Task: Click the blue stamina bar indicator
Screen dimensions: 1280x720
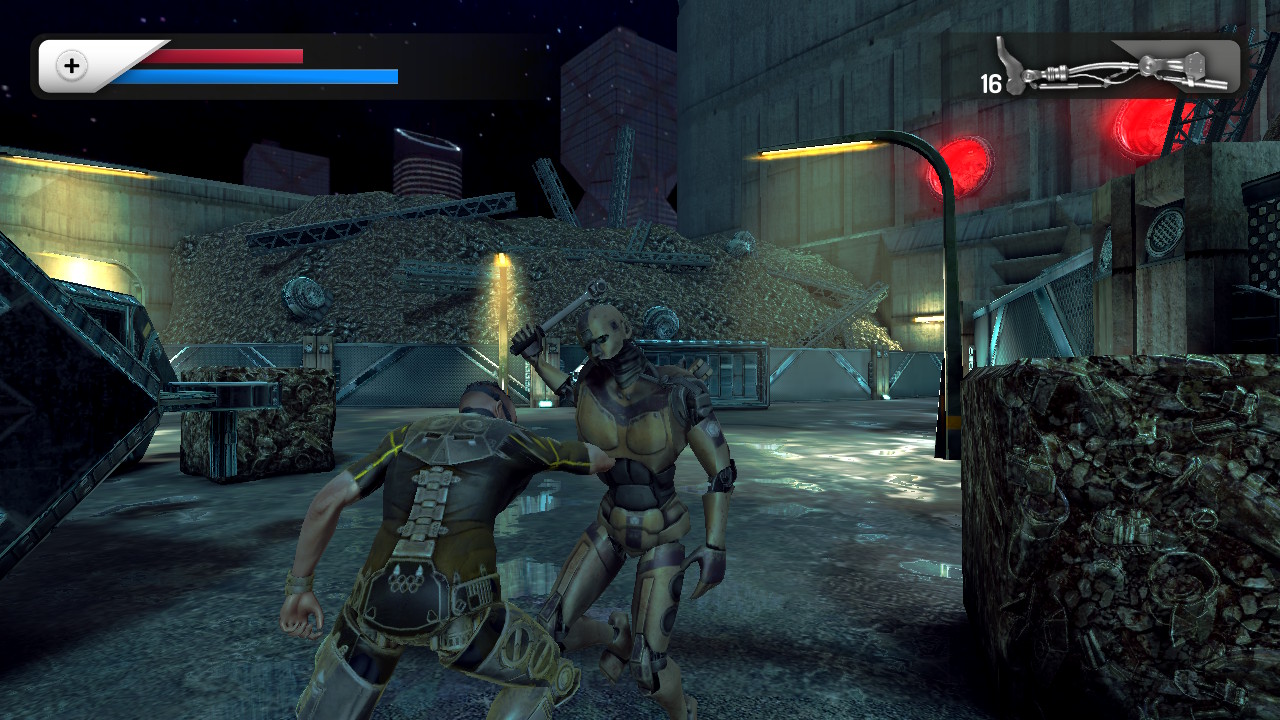Action: [x=255, y=76]
